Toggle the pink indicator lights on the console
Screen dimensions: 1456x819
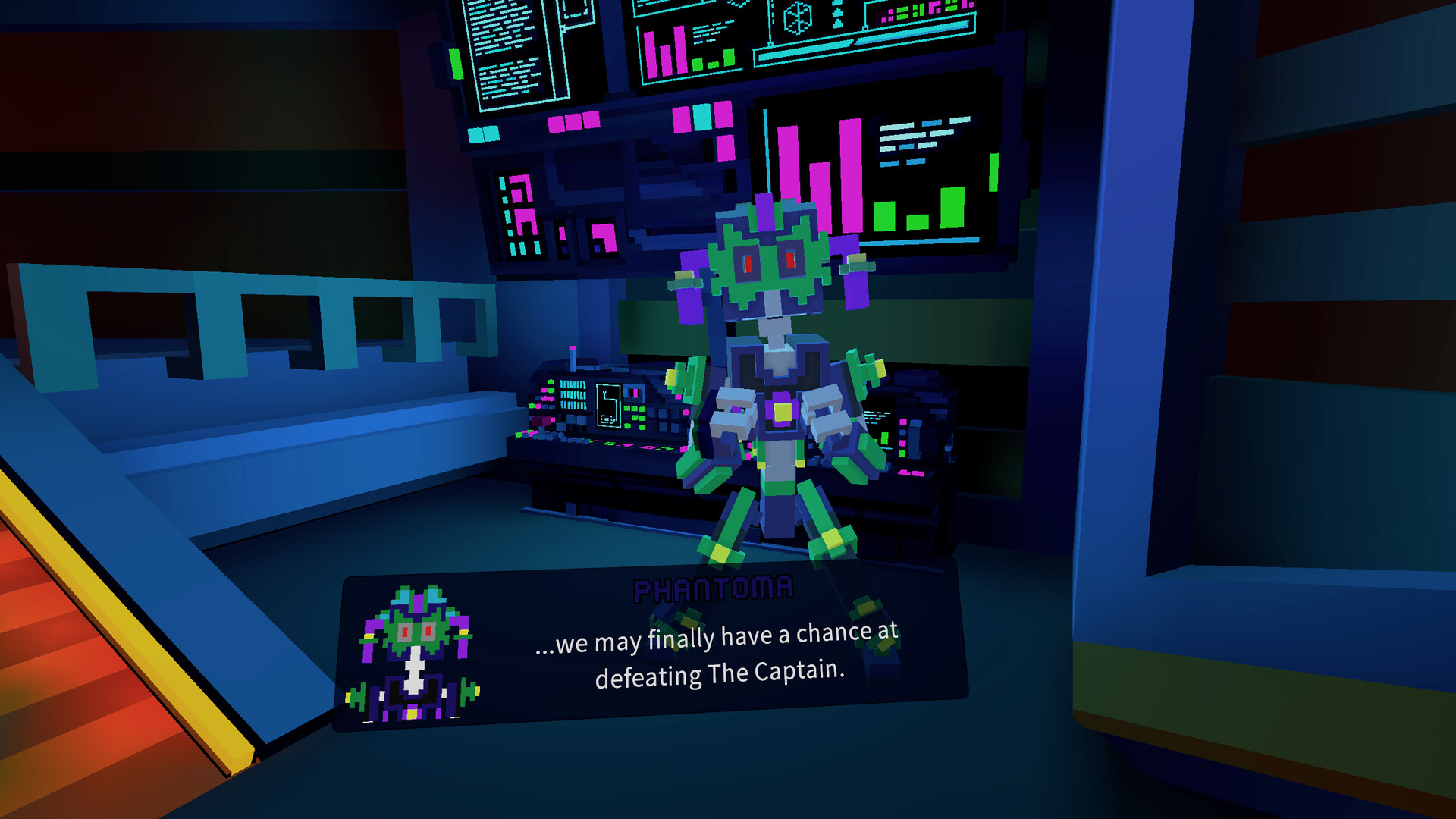click(544, 394)
